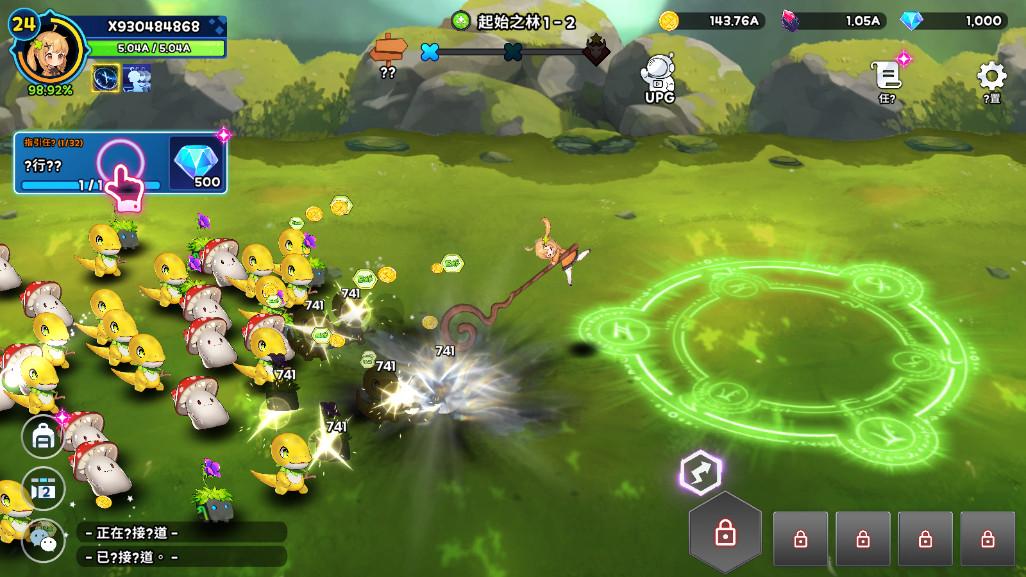Open the backpack inventory
Screen dimensions: 1026x577
tap(43, 436)
